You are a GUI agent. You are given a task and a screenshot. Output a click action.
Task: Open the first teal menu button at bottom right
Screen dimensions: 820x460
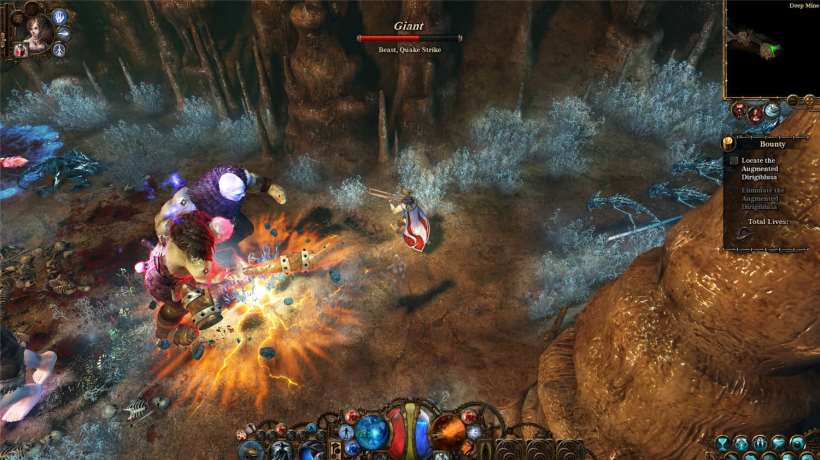(723, 442)
